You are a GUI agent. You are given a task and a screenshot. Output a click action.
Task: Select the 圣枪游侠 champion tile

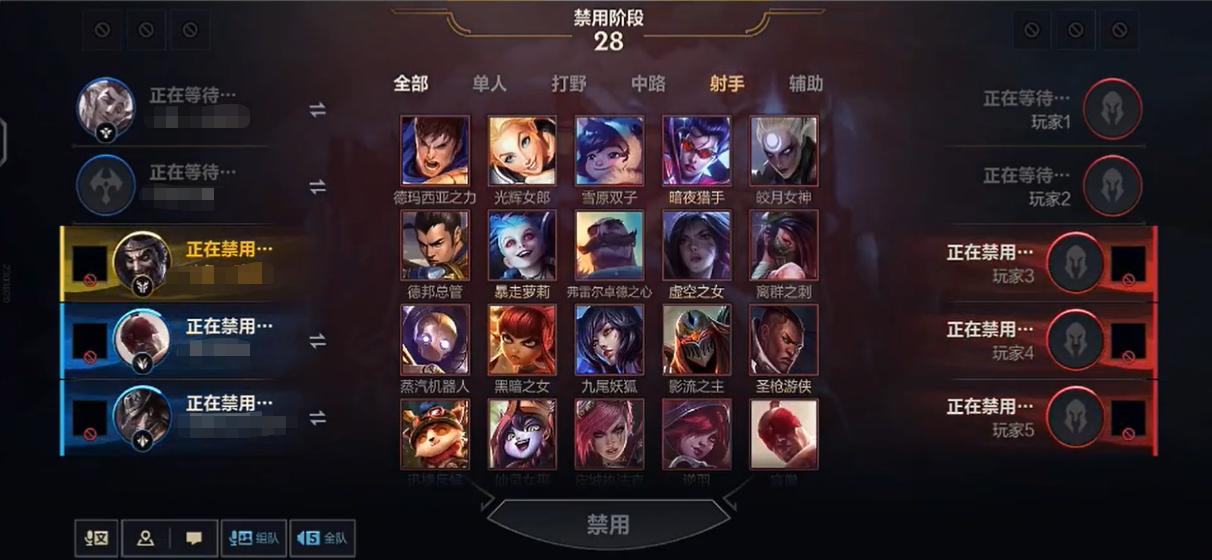784,339
